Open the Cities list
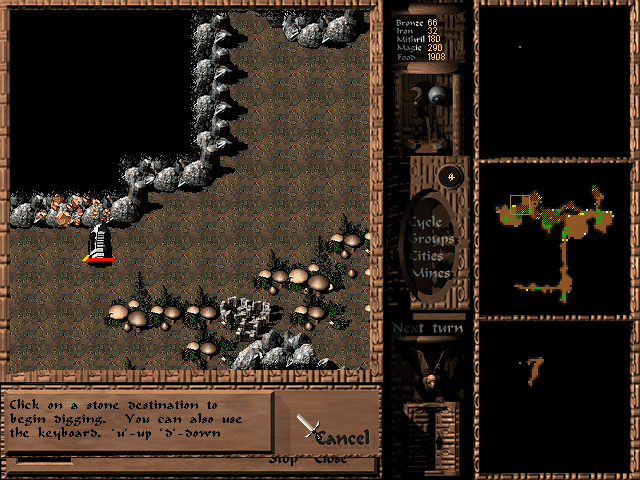This screenshot has height=480, width=640. 429,256
